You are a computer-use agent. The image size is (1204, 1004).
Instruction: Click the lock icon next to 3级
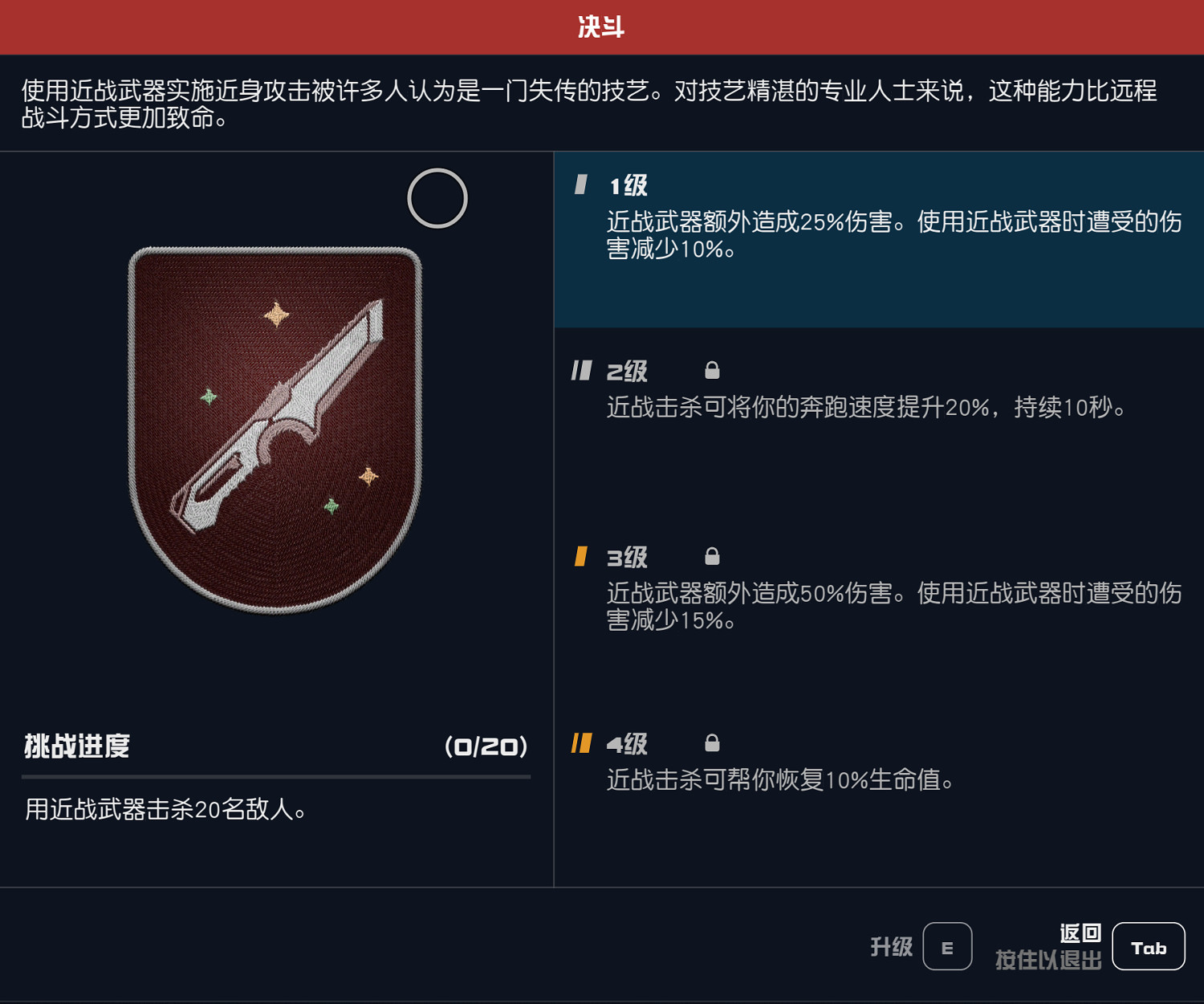point(711,556)
